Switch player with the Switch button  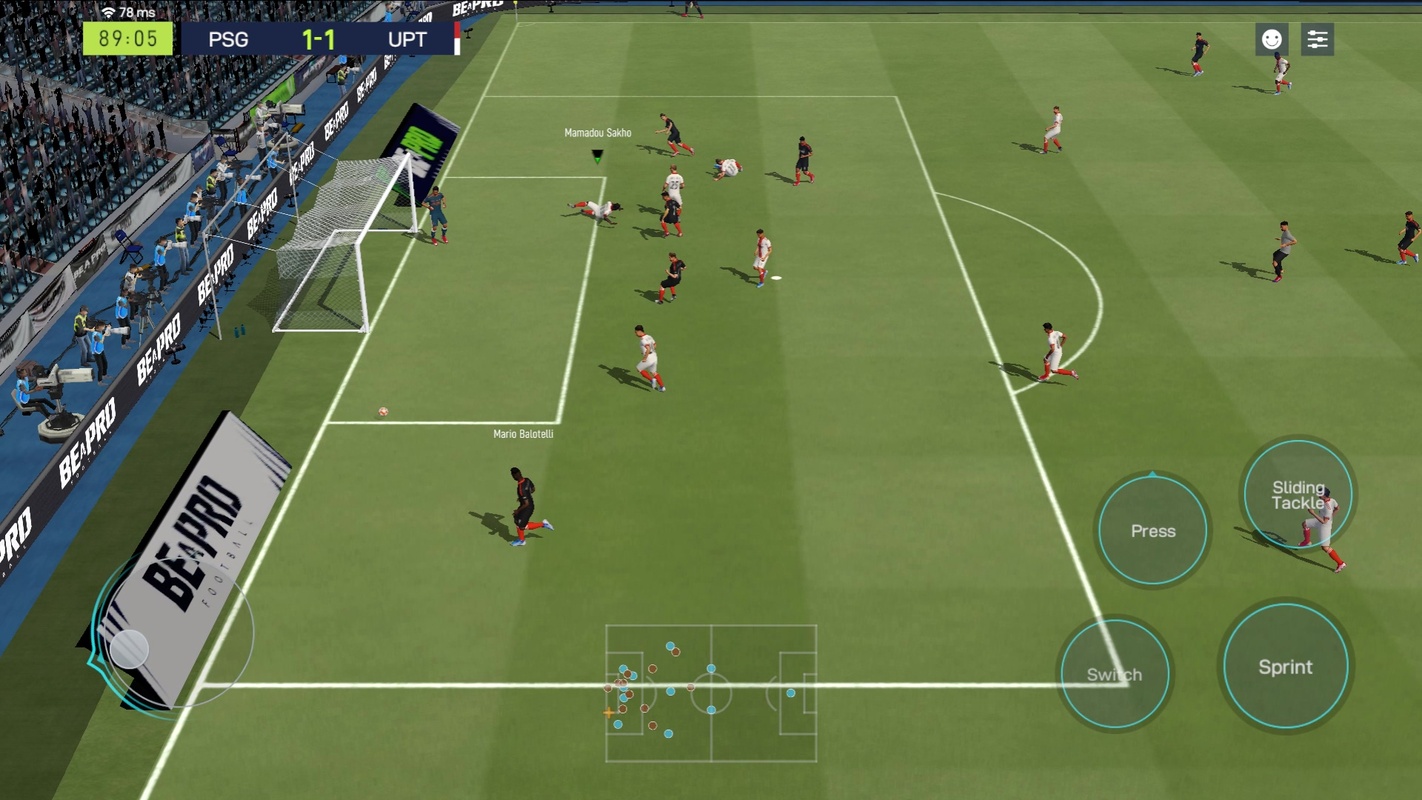[1114, 674]
